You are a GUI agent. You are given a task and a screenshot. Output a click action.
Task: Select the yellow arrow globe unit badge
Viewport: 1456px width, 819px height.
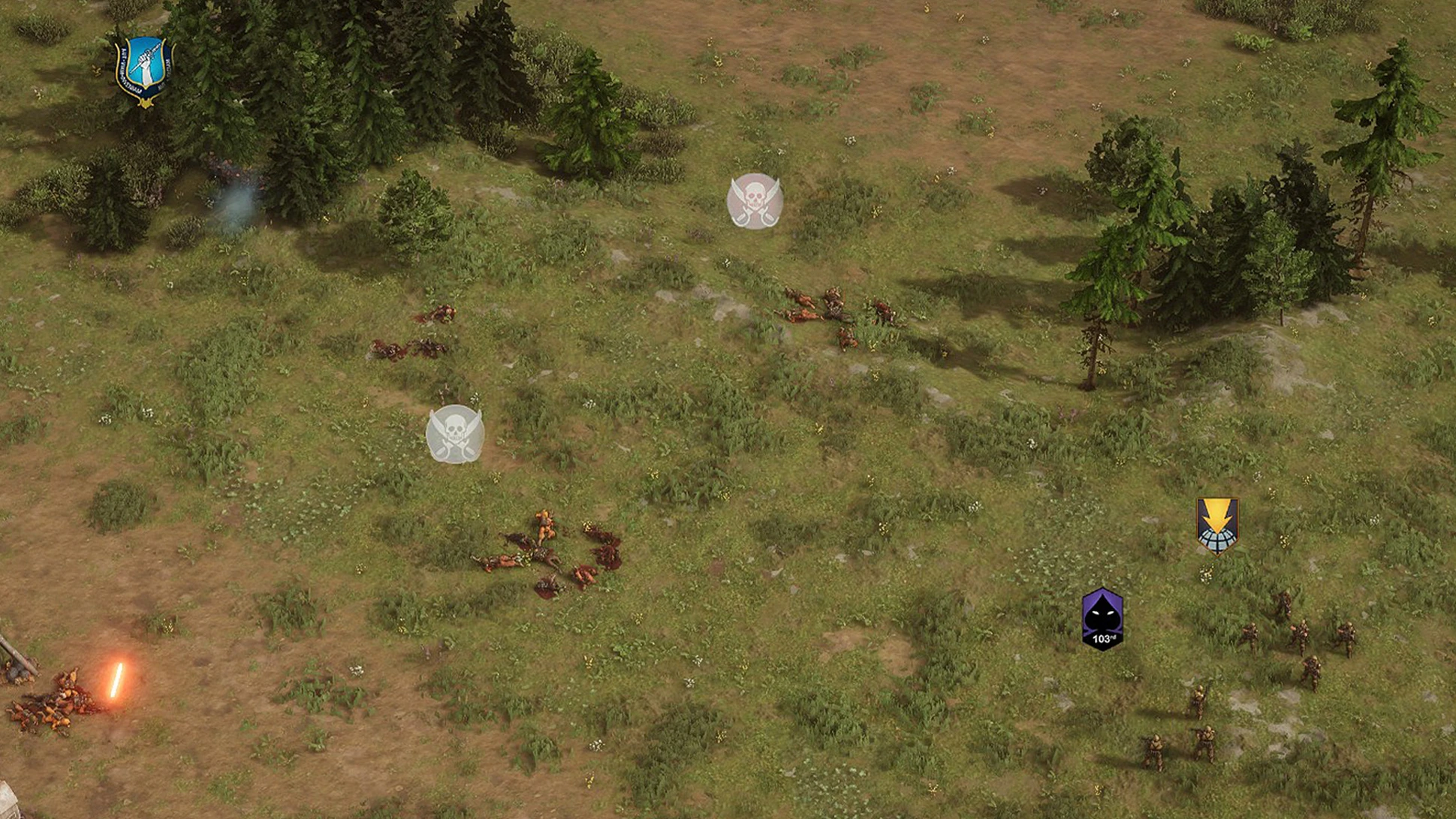point(1216,525)
